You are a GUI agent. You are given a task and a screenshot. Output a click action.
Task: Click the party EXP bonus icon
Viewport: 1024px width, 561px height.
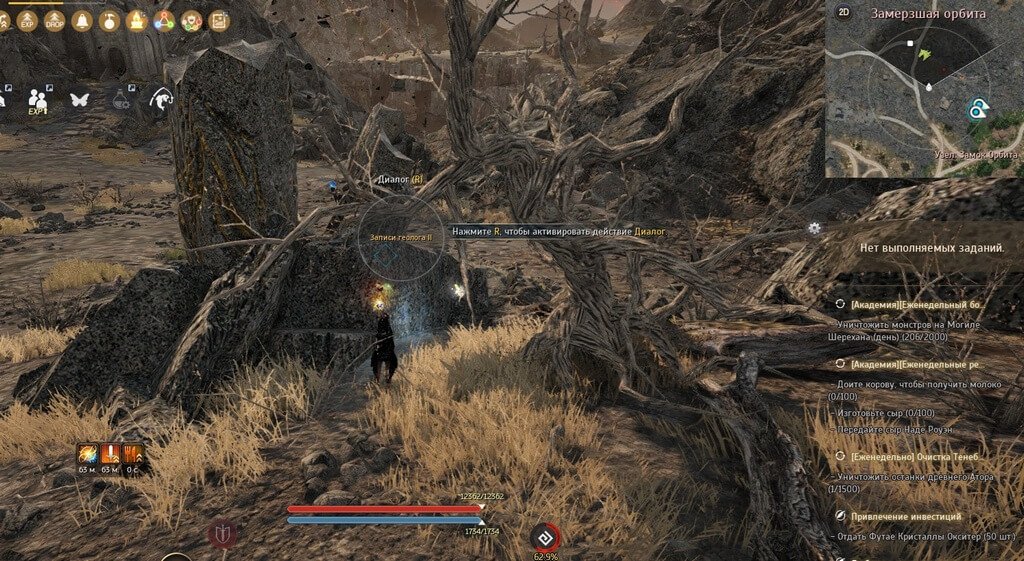pyautogui.click(x=39, y=100)
